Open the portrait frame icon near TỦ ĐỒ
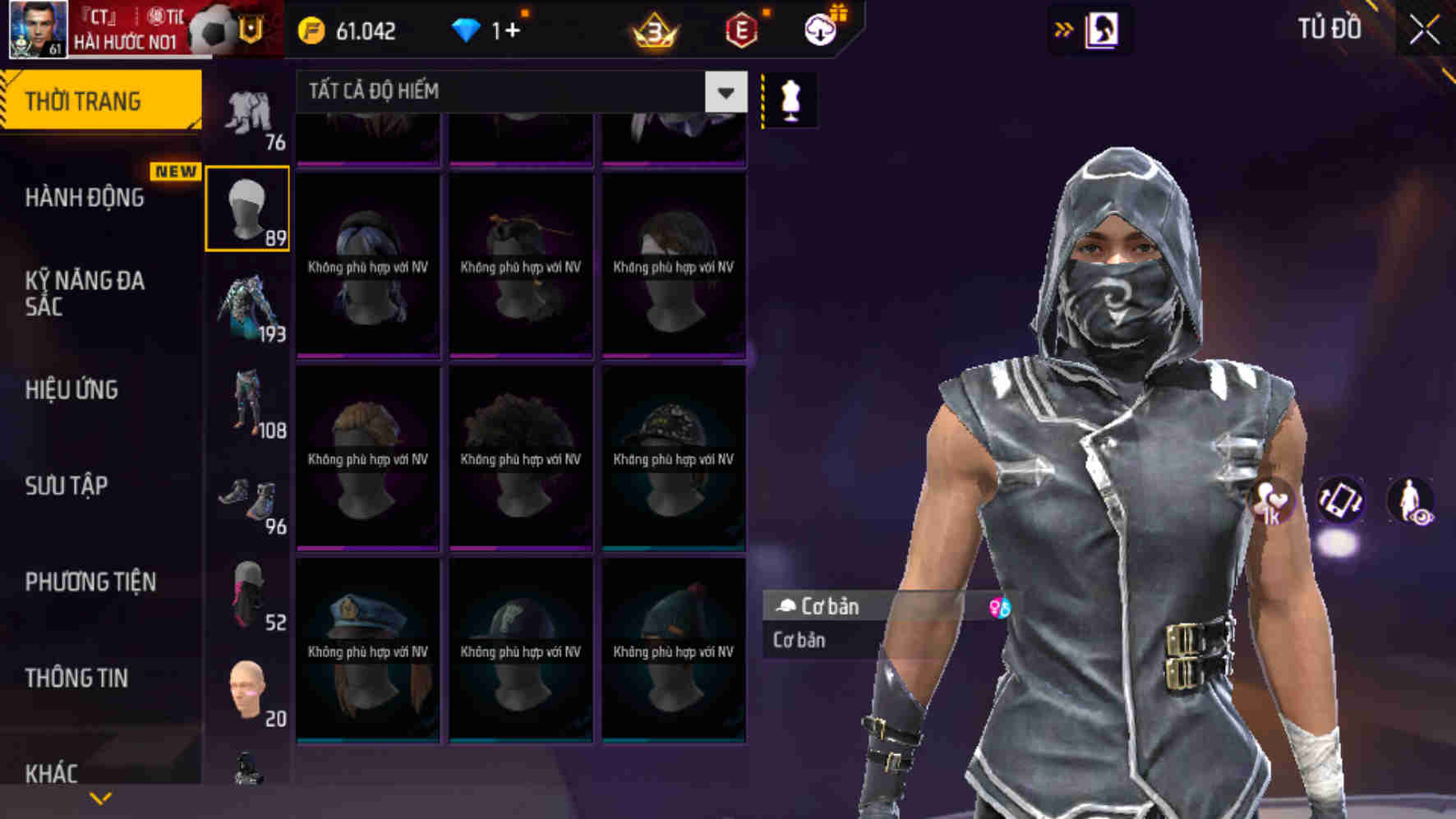This screenshot has width=1456, height=819. (x=1102, y=27)
